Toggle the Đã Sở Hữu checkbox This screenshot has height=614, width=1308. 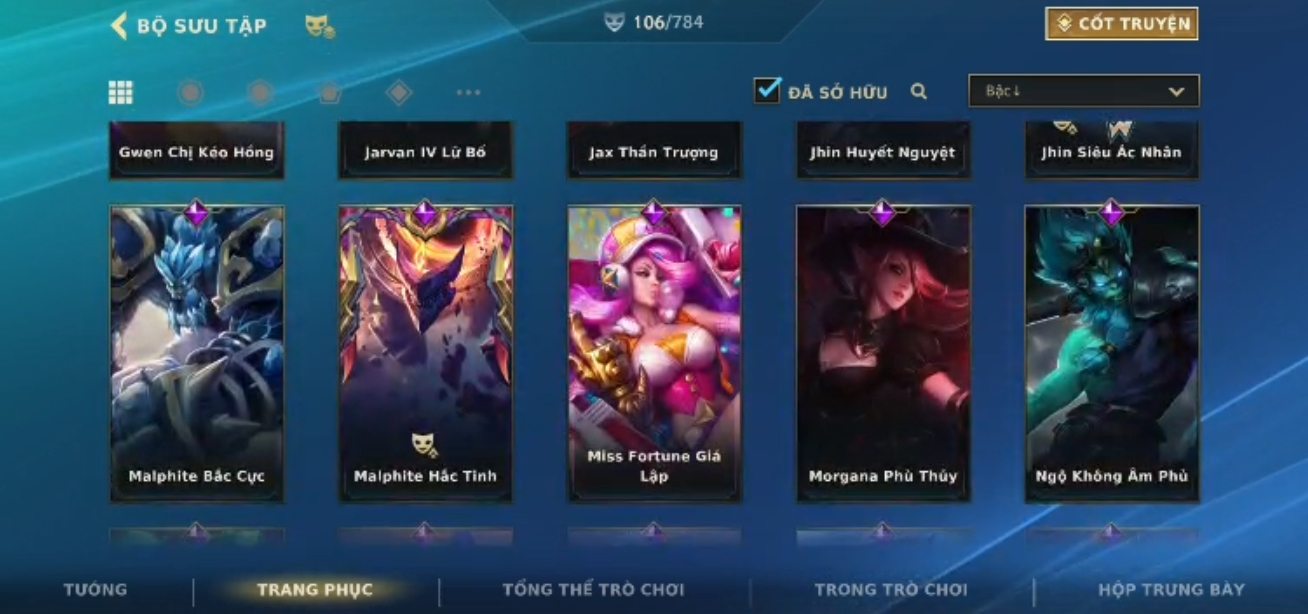tap(767, 91)
